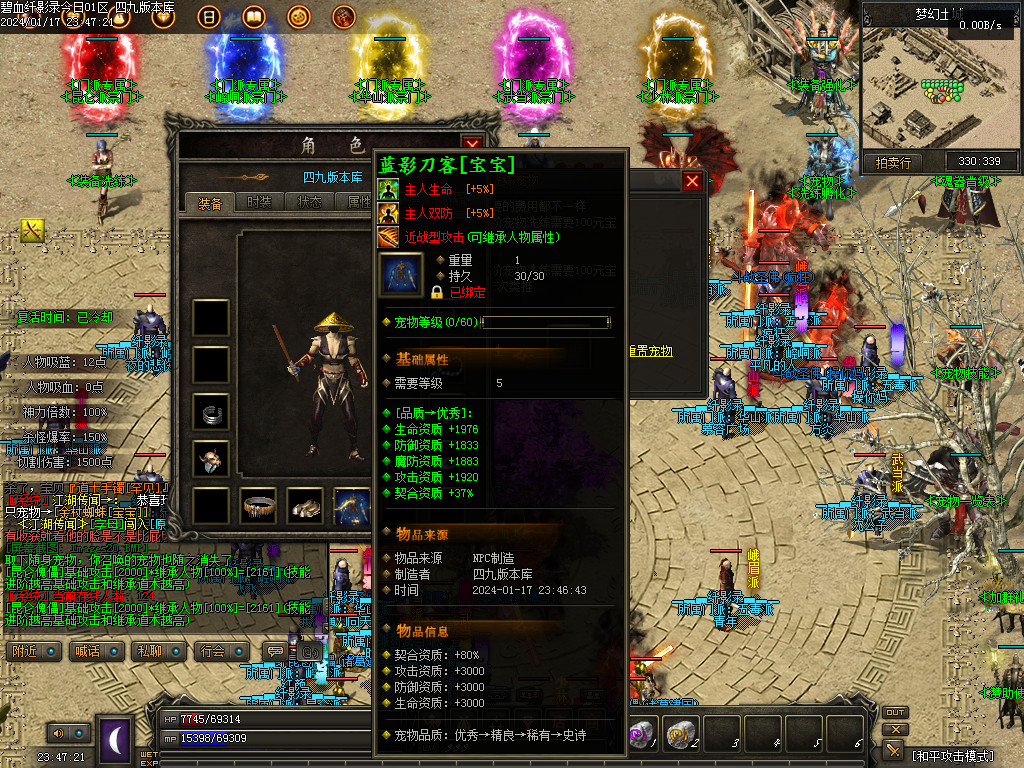1024x768 pixels.
Task: Open the 拍卖行 auction house button
Action: [x=893, y=162]
